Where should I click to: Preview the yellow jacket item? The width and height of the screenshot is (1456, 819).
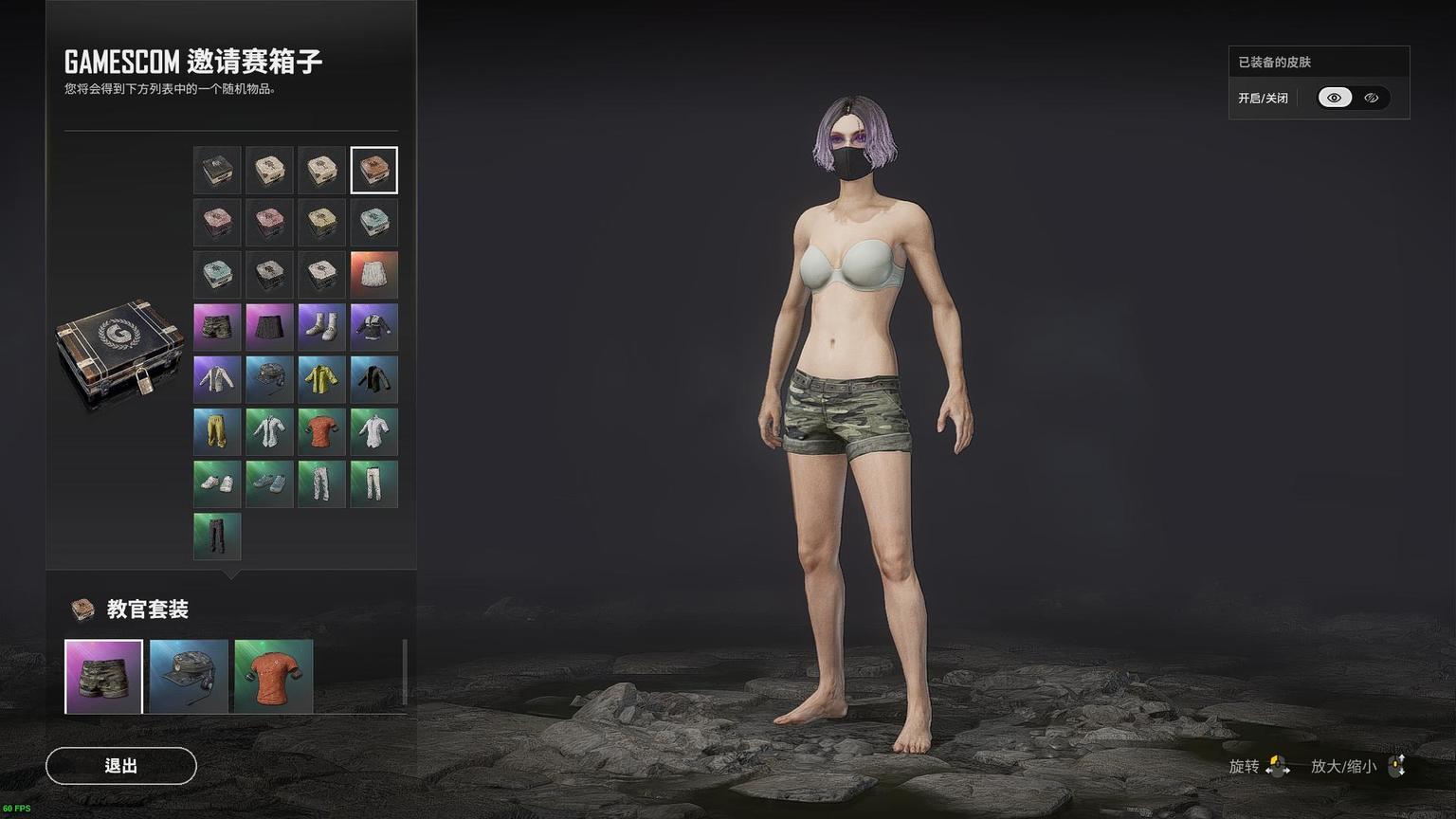[321, 379]
